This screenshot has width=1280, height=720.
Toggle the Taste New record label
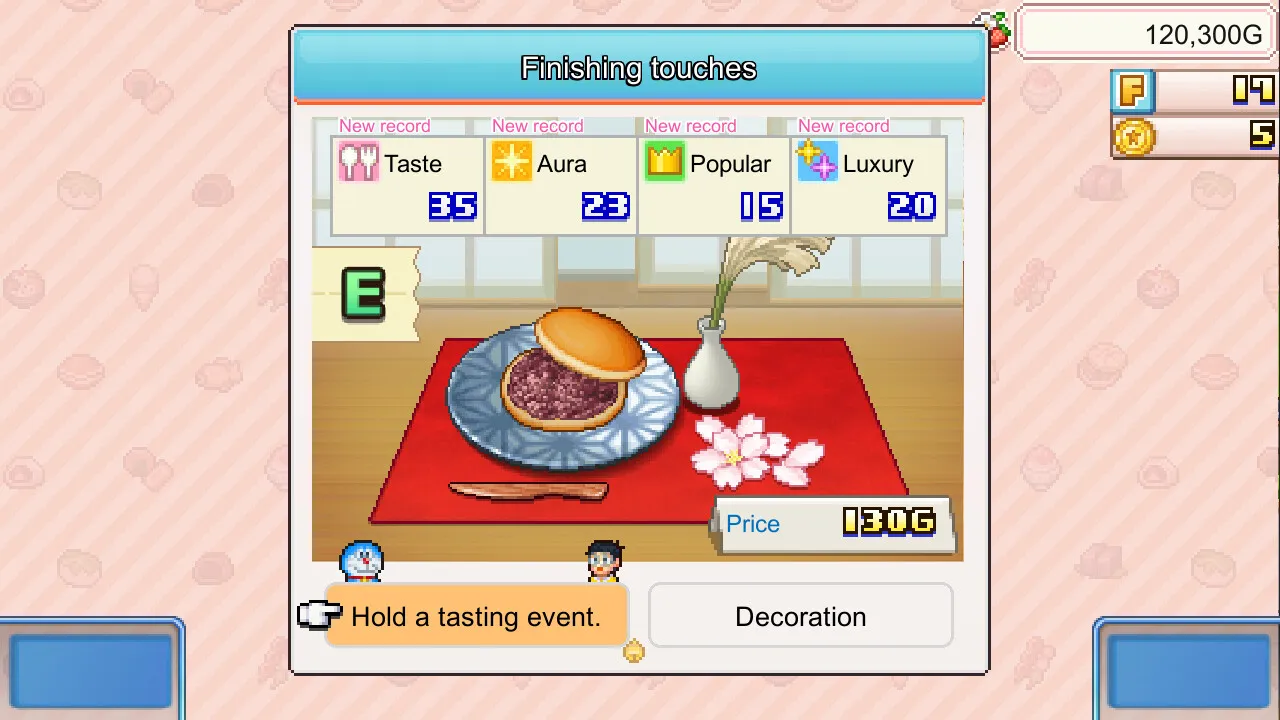pos(384,126)
